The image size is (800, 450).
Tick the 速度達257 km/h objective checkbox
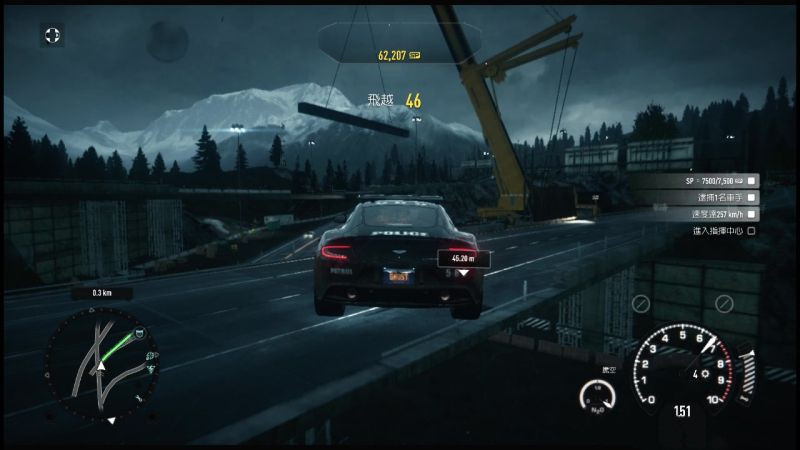pyautogui.click(x=752, y=214)
